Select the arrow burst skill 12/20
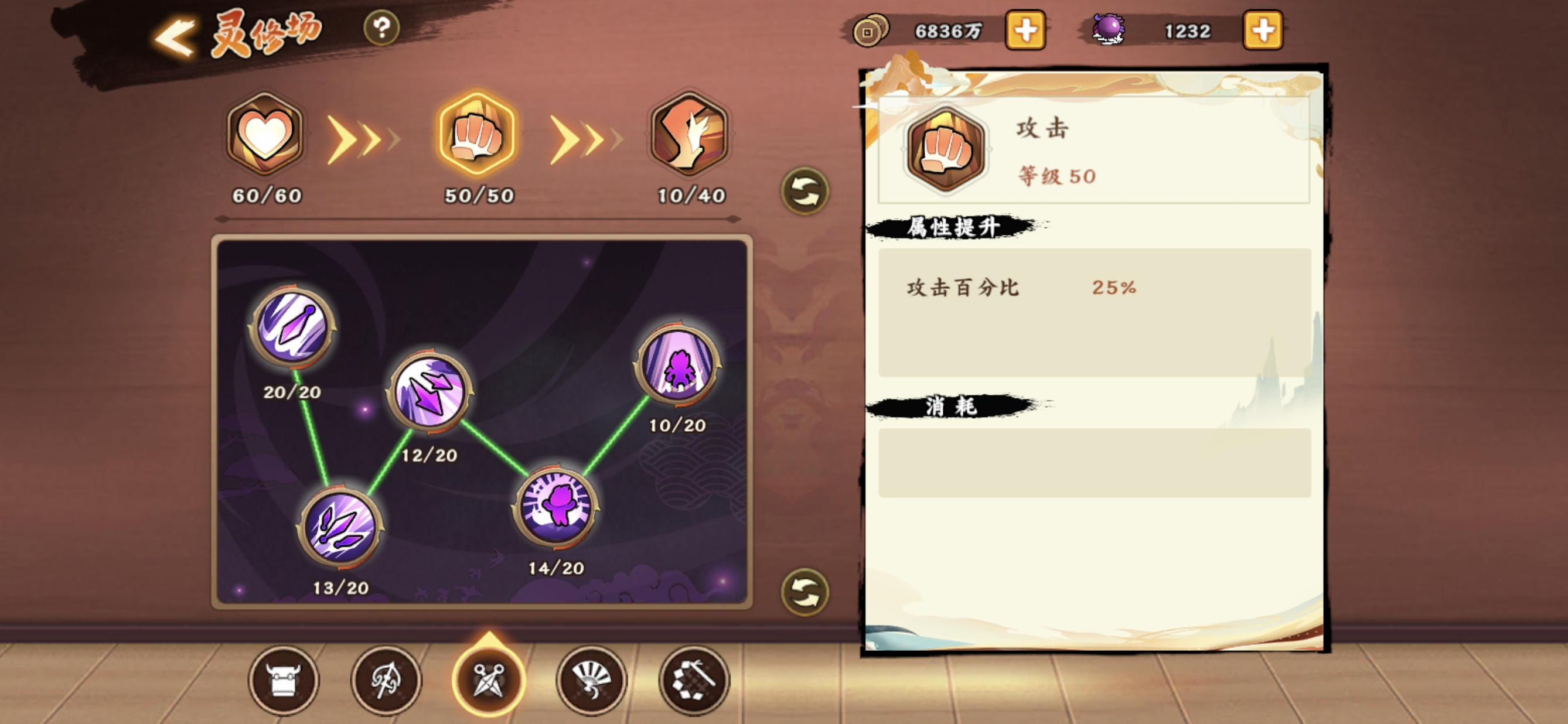The image size is (1568, 724). (x=430, y=391)
